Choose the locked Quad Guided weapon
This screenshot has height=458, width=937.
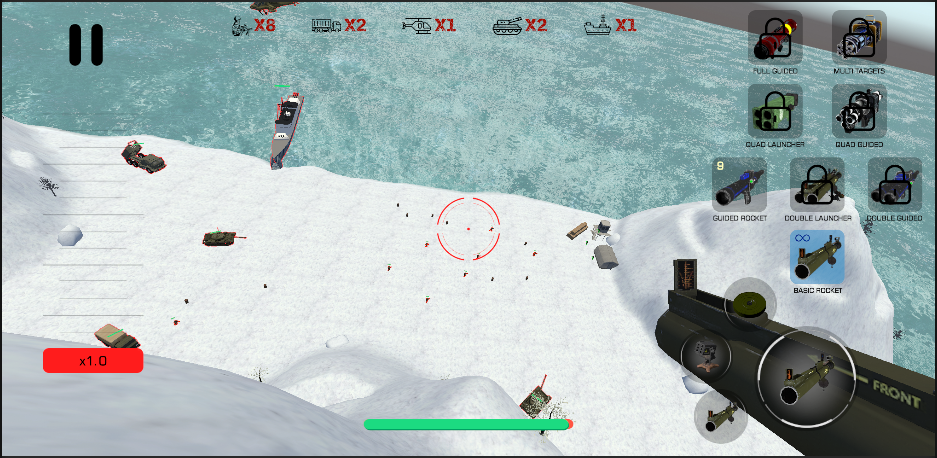[859, 111]
